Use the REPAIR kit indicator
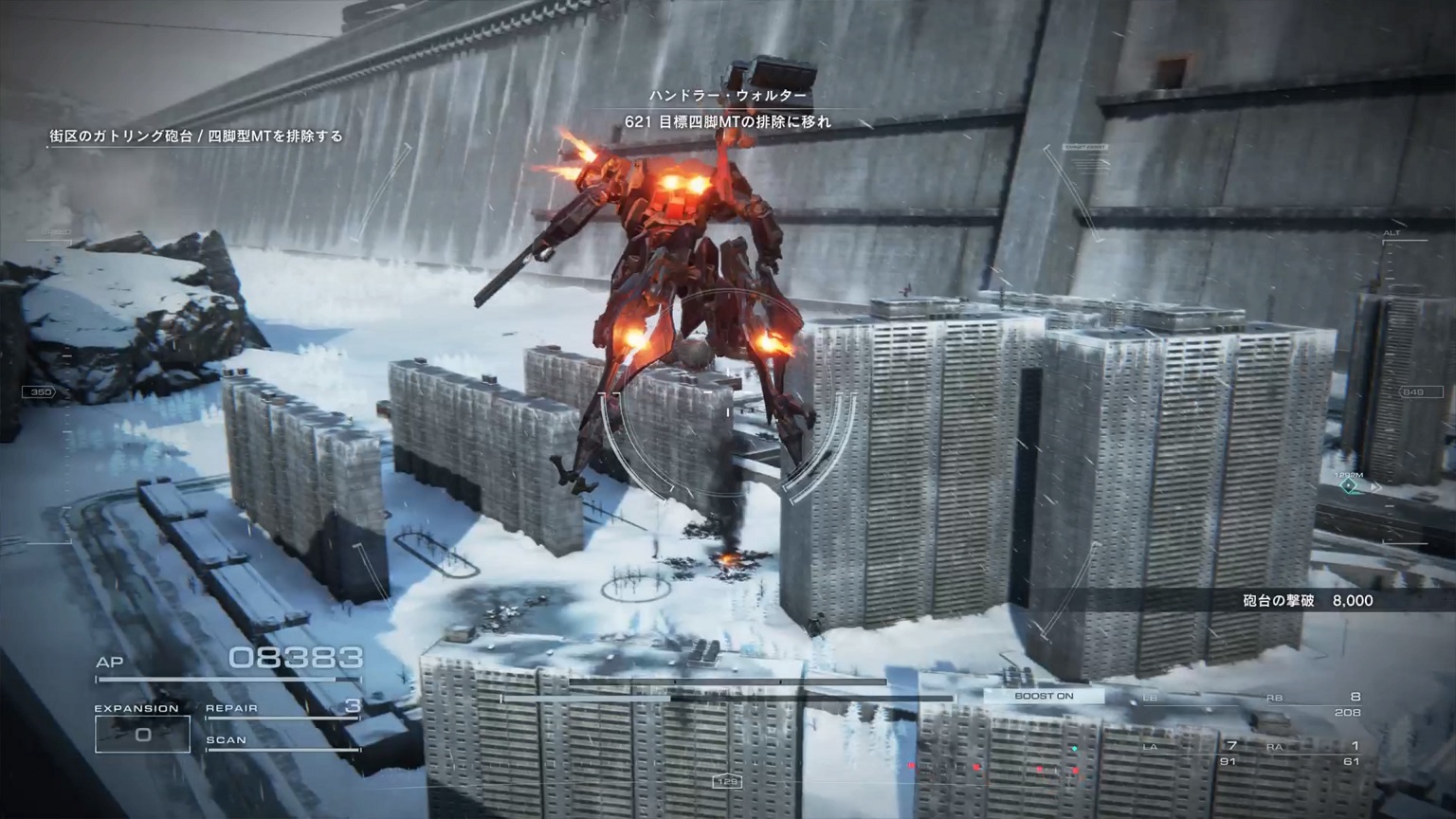The width and height of the screenshot is (1456, 819). 282,709
